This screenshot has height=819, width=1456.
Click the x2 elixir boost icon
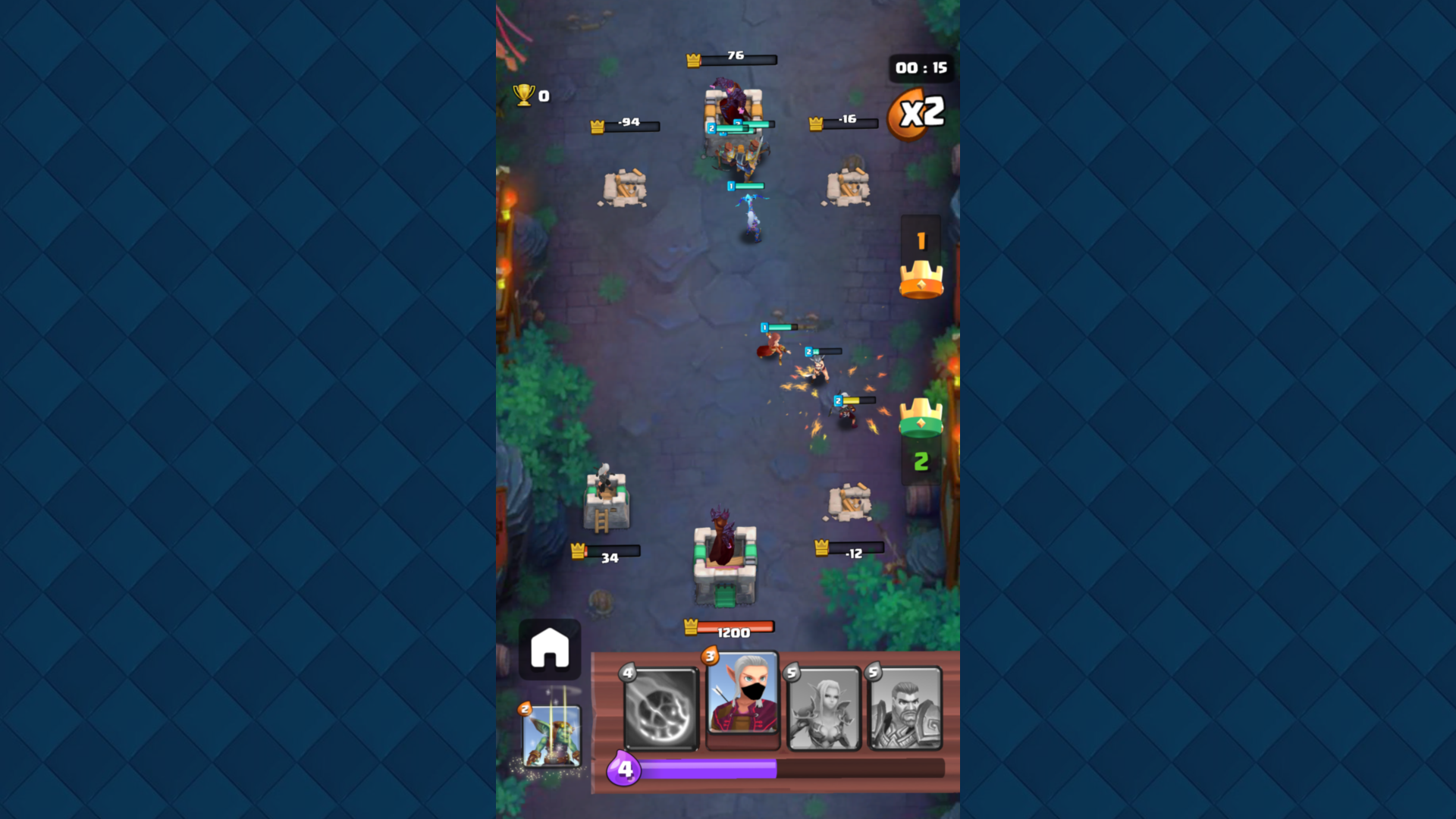tap(920, 111)
